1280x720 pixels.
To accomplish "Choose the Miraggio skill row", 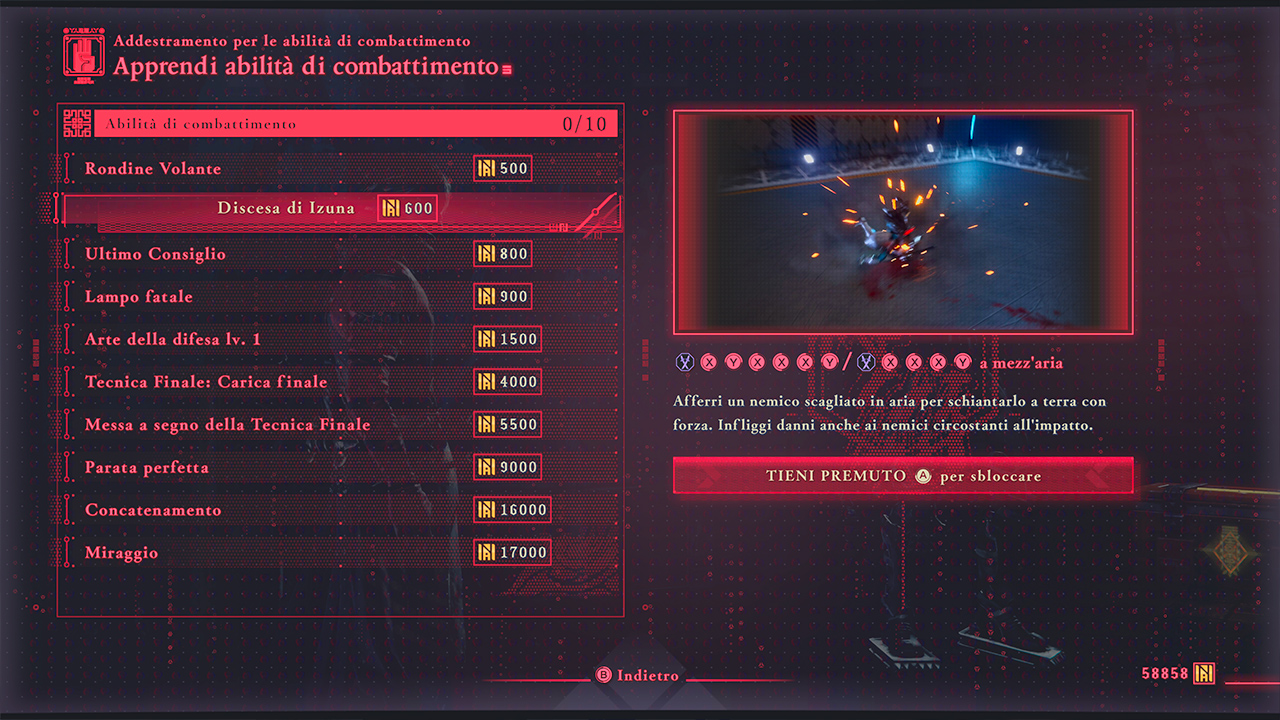I will (x=122, y=553).
